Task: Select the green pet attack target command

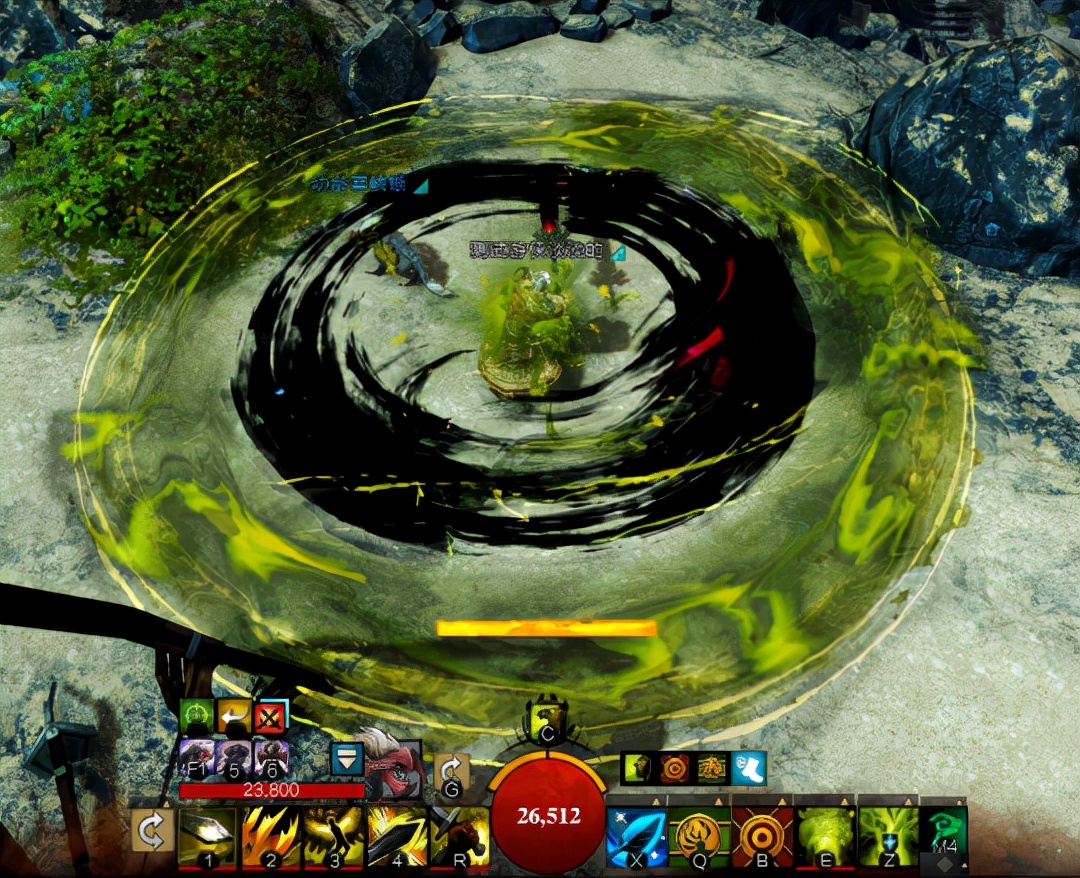Action: point(196,716)
